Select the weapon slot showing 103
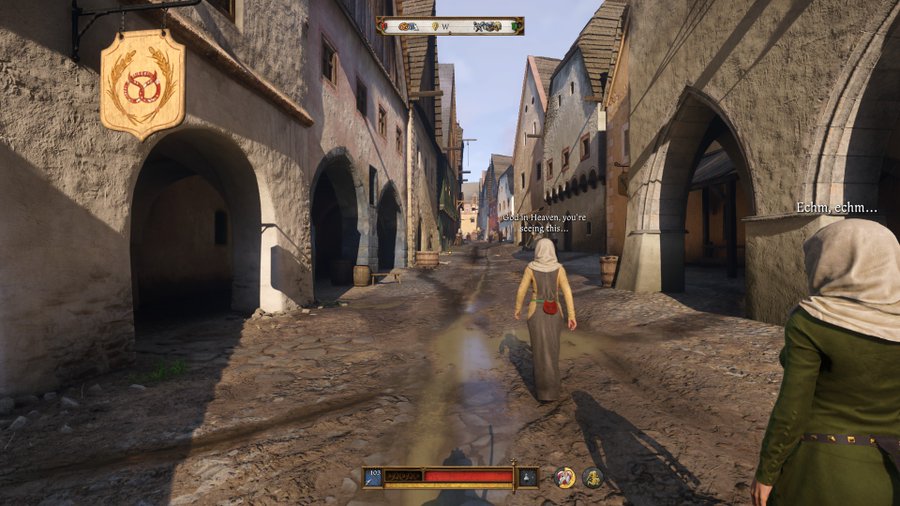Image resolution: width=900 pixels, height=506 pixels. 373,477
